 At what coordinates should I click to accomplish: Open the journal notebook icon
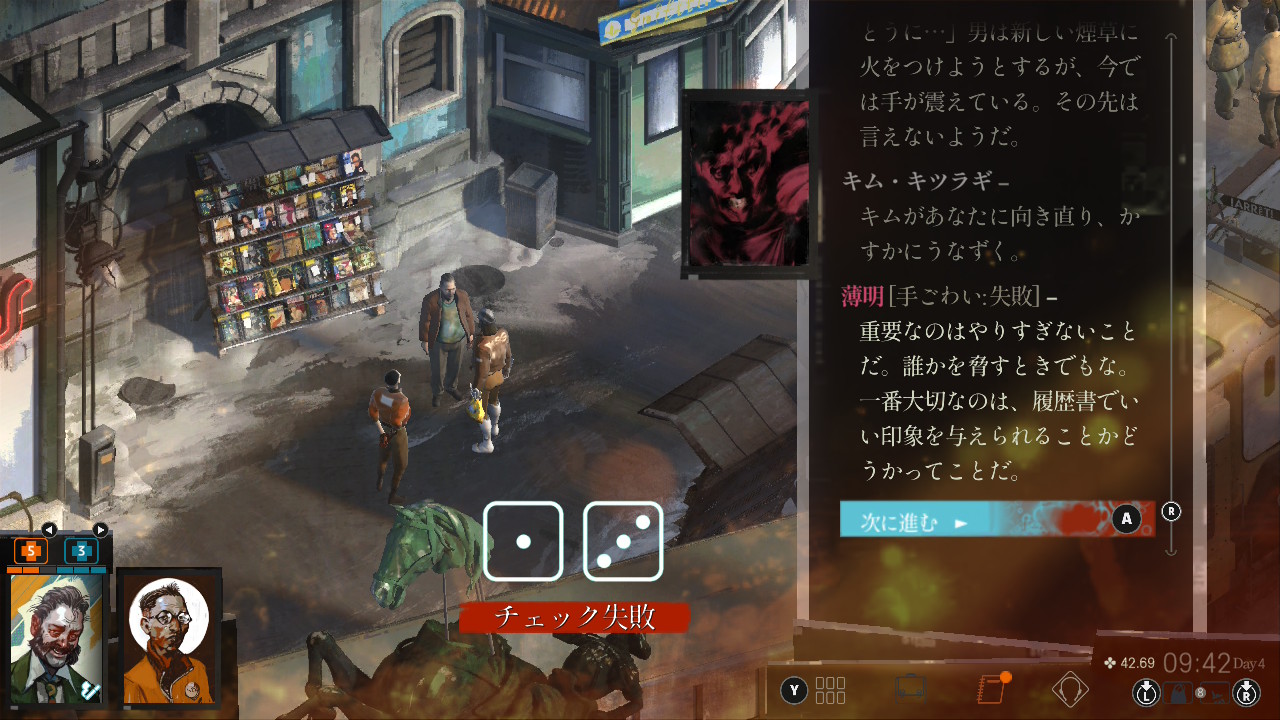click(990, 689)
